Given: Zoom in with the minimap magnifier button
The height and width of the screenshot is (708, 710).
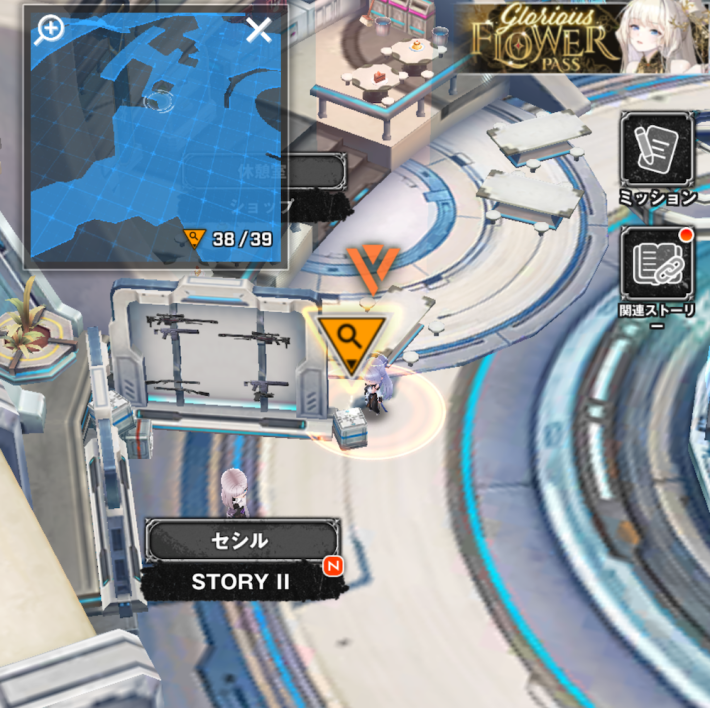Looking at the screenshot, I should (49, 29).
